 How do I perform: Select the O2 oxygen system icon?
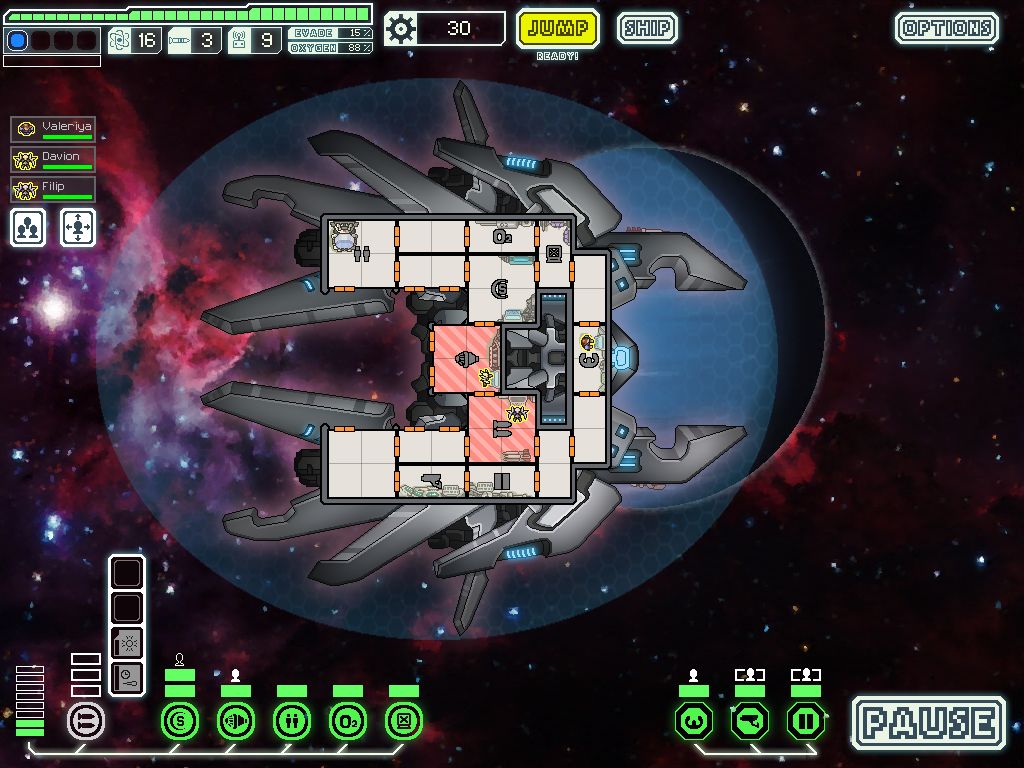click(x=348, y=720)
